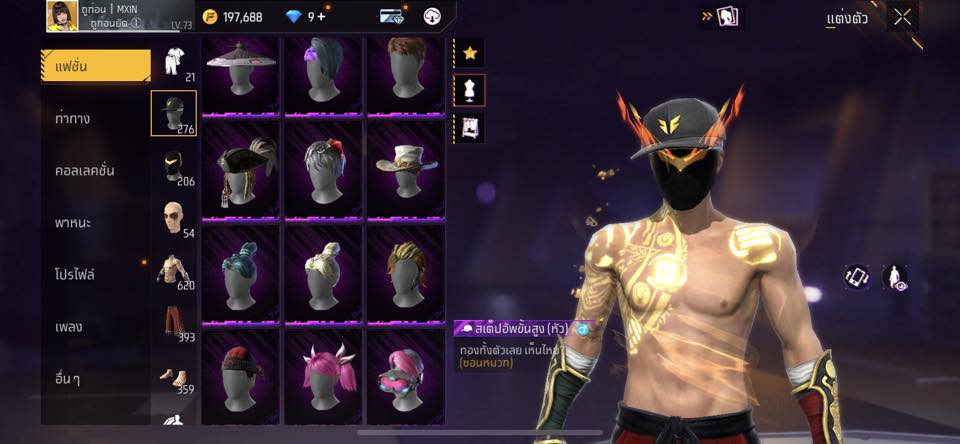Select the face category showing 54 items
This screenshot has height=444, width=960.
click(x=174, y=218)
